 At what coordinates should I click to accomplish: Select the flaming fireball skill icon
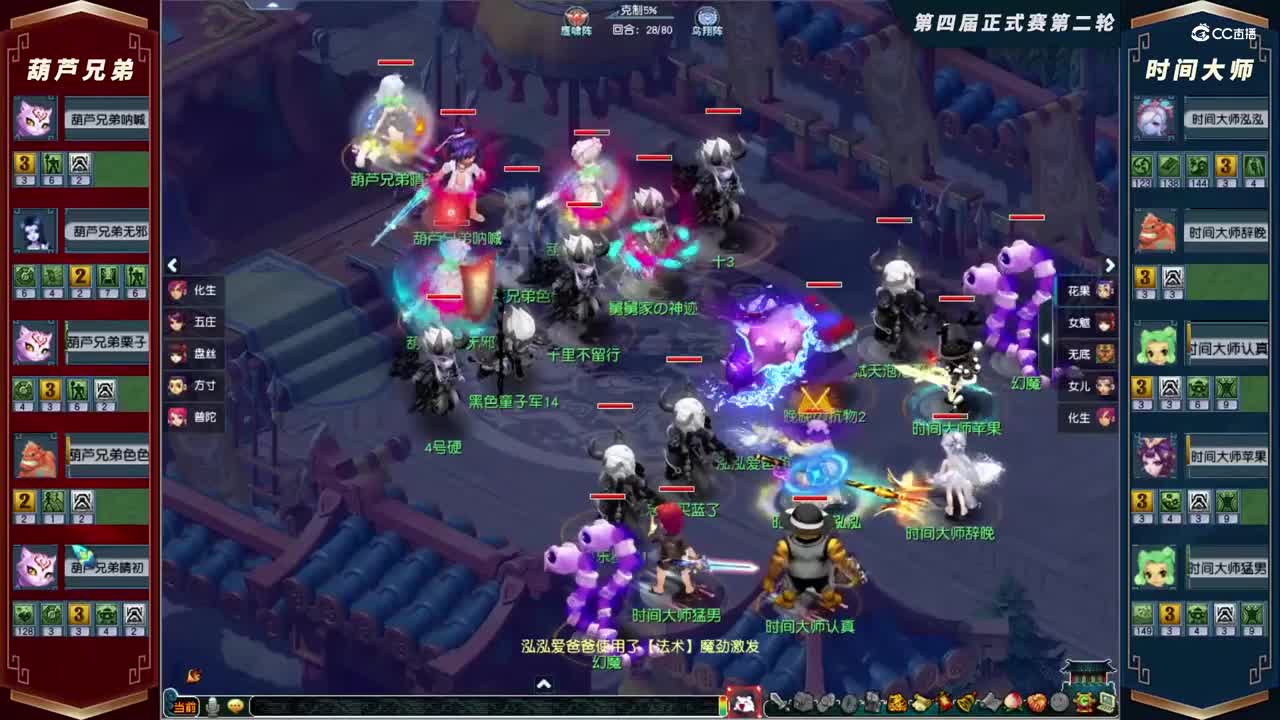[x=944, y=703]
